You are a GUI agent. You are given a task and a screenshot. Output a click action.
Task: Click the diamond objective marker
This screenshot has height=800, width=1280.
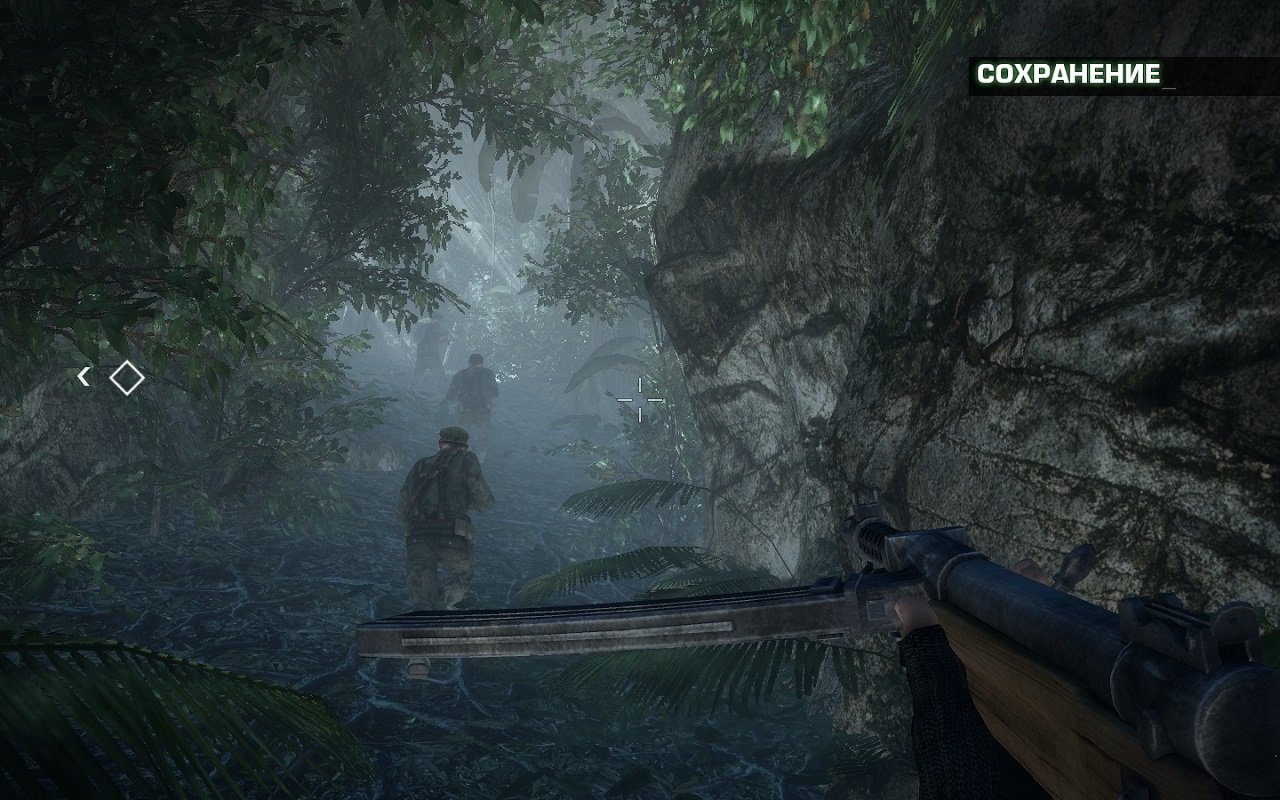125,378
